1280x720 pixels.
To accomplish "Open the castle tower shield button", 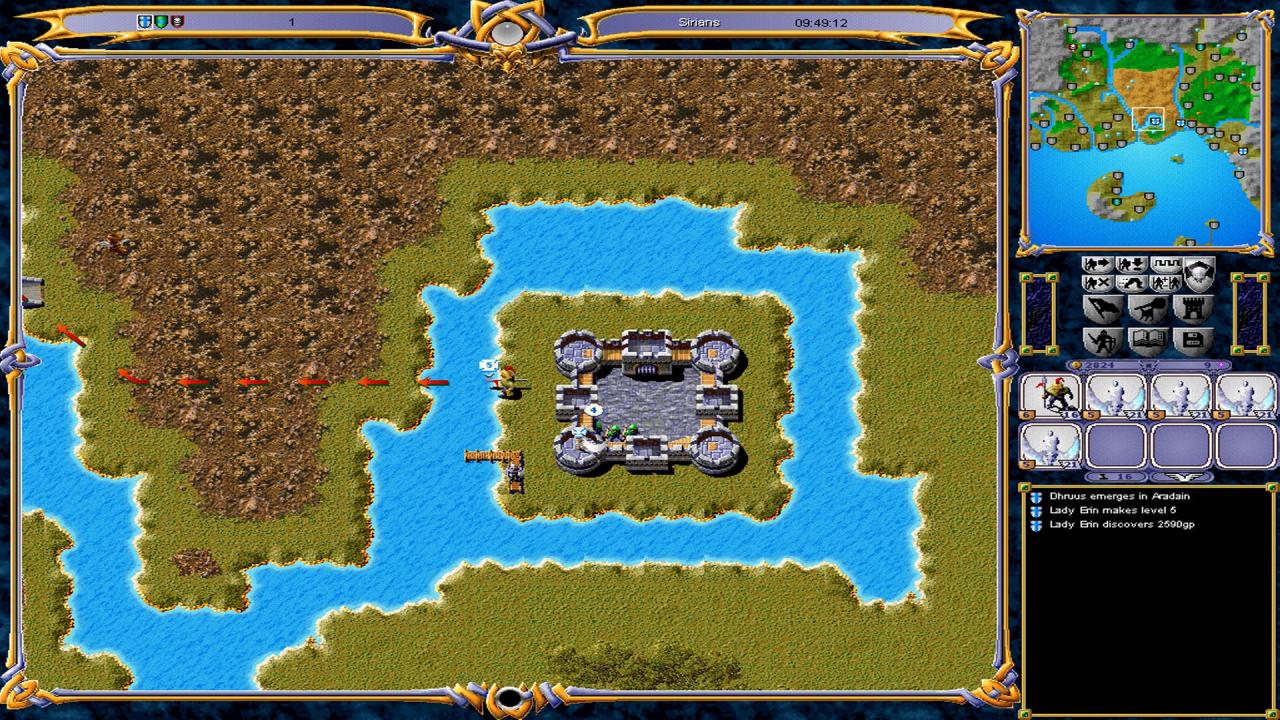I will (x=1191, y=309).
